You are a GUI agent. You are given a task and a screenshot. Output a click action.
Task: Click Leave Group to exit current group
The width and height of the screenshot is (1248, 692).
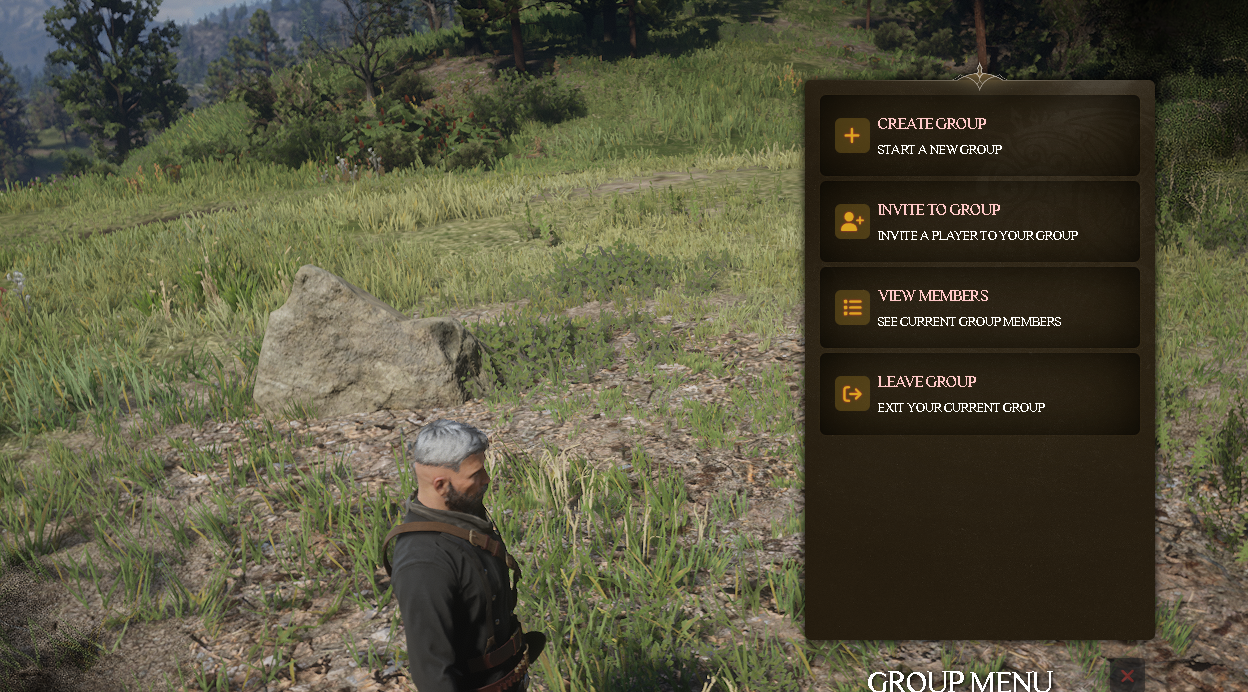979,394
